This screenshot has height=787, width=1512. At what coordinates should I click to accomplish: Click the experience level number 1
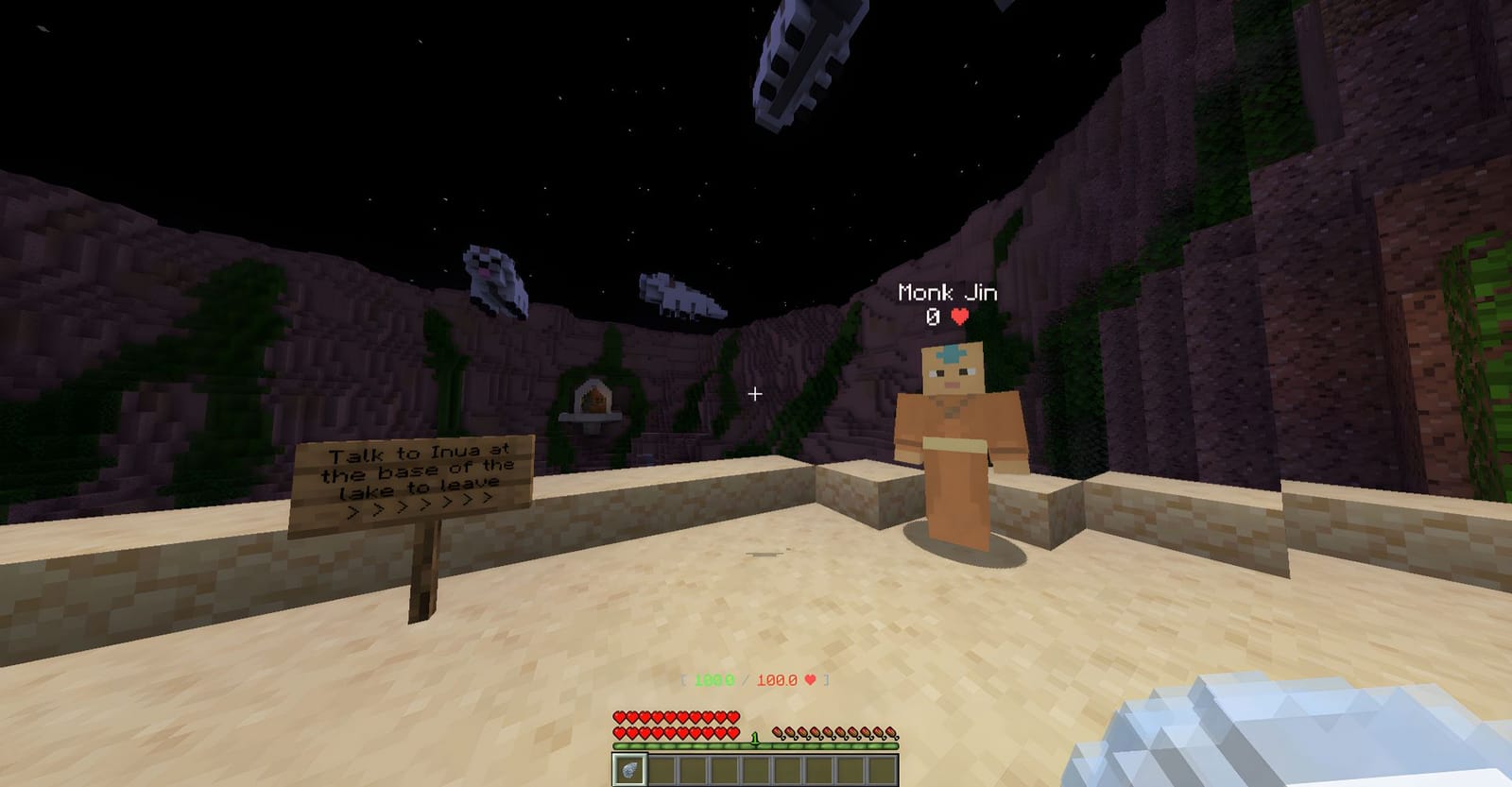[755, 737]
